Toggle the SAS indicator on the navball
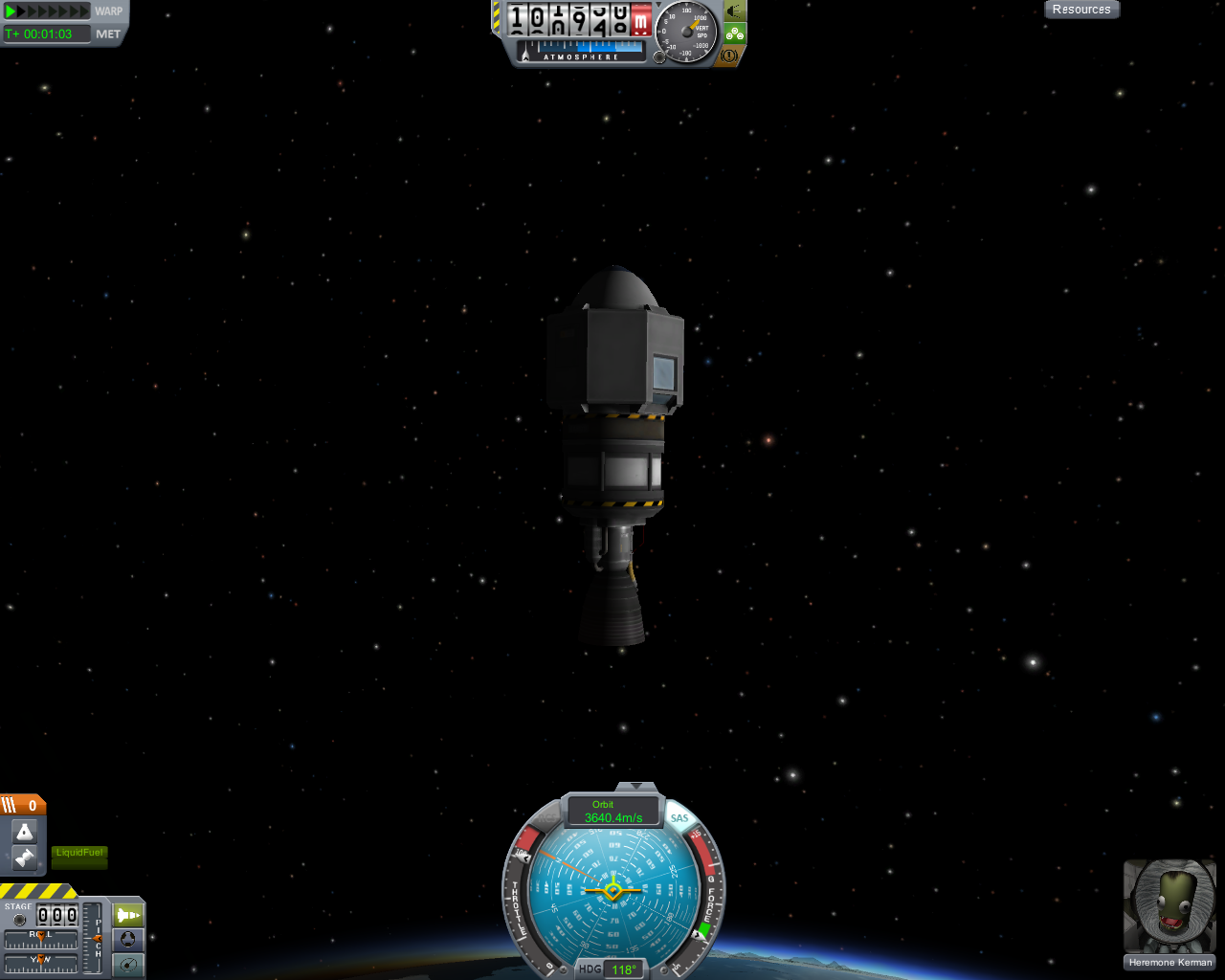The image size is (1225, 980). coord(679,818)
